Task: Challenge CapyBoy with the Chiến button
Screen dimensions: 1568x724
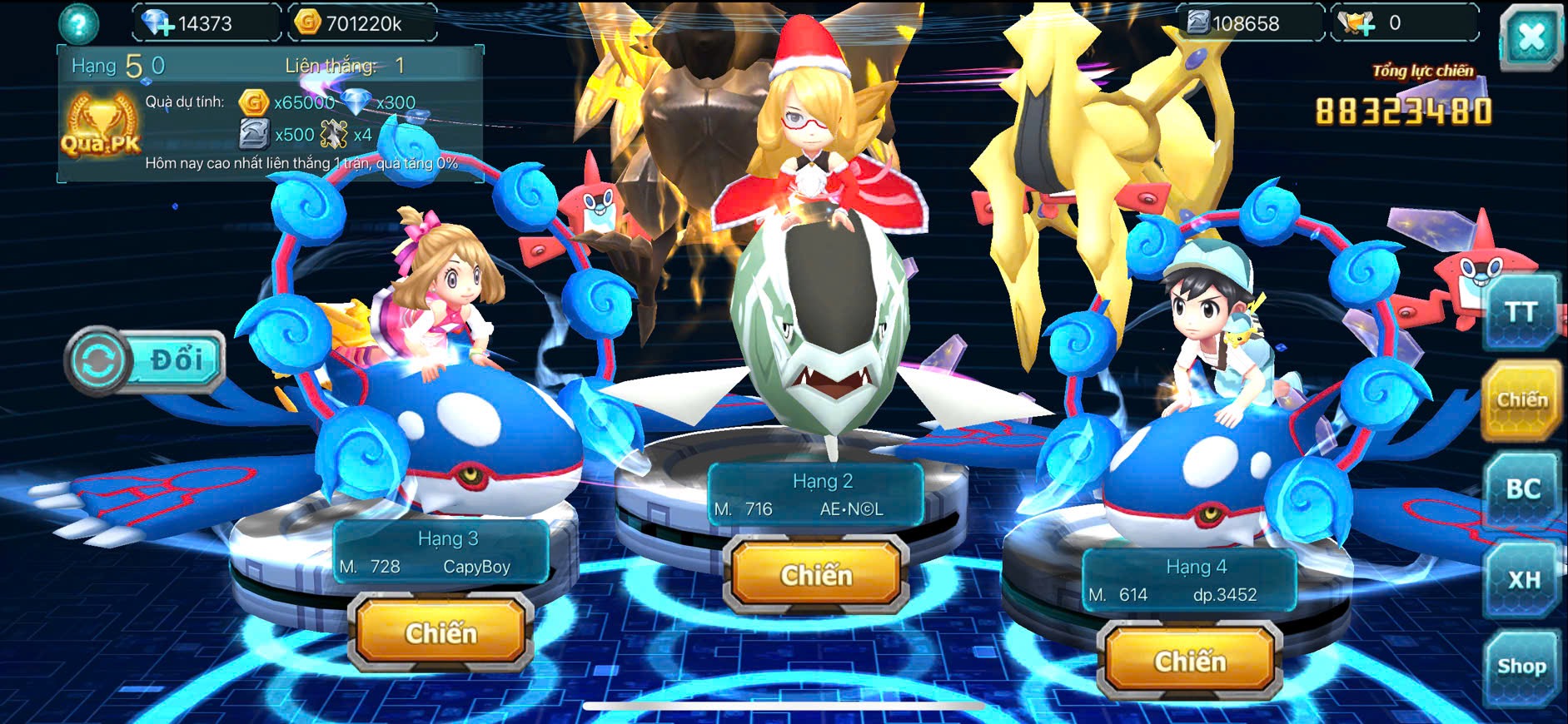Action: [441, 633]
